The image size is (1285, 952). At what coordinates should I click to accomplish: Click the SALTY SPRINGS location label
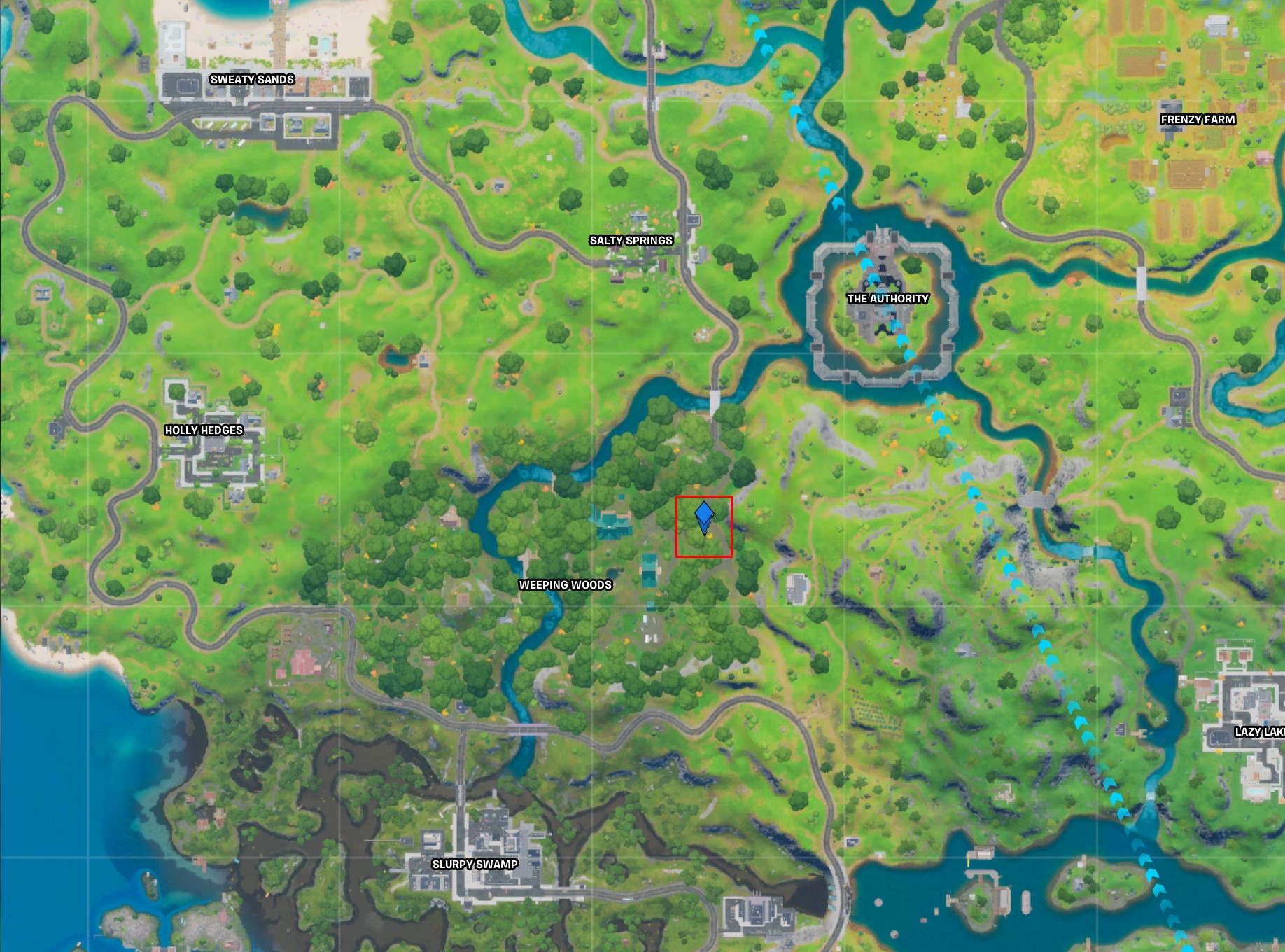coord(632,240)
